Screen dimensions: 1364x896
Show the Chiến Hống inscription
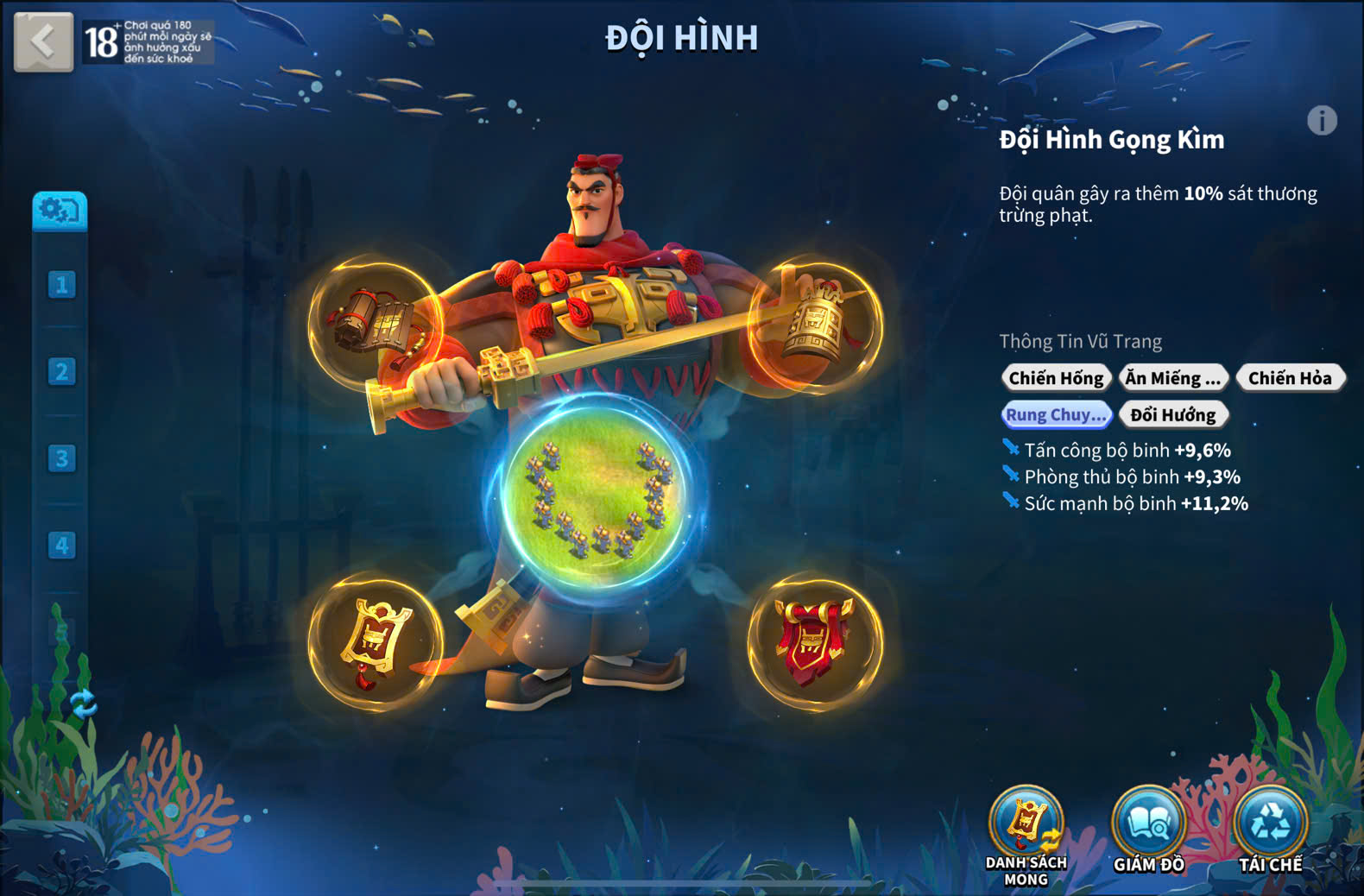(x=1056, y=378)
